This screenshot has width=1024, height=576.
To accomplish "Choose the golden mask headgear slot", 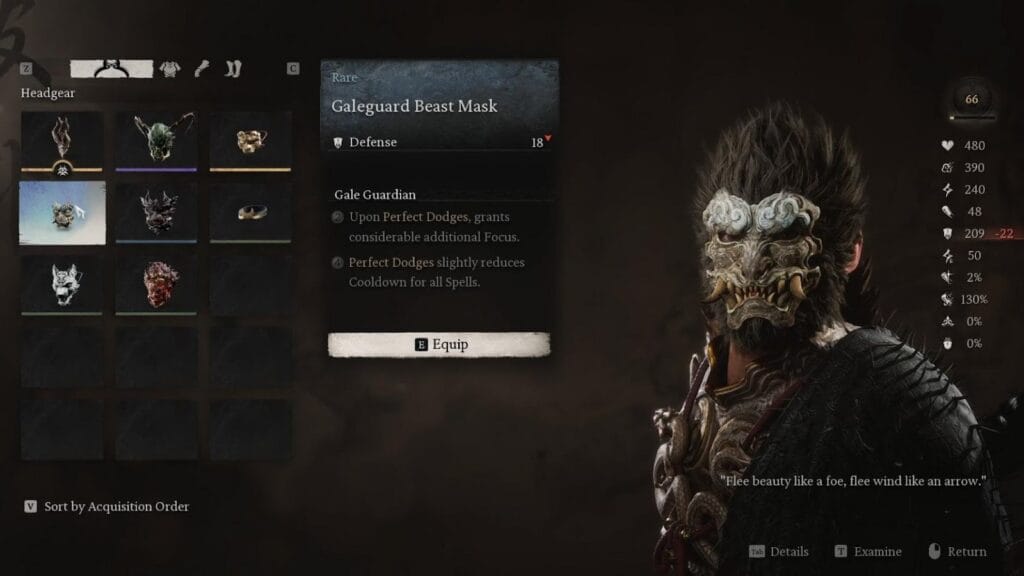I will [250, 139].
